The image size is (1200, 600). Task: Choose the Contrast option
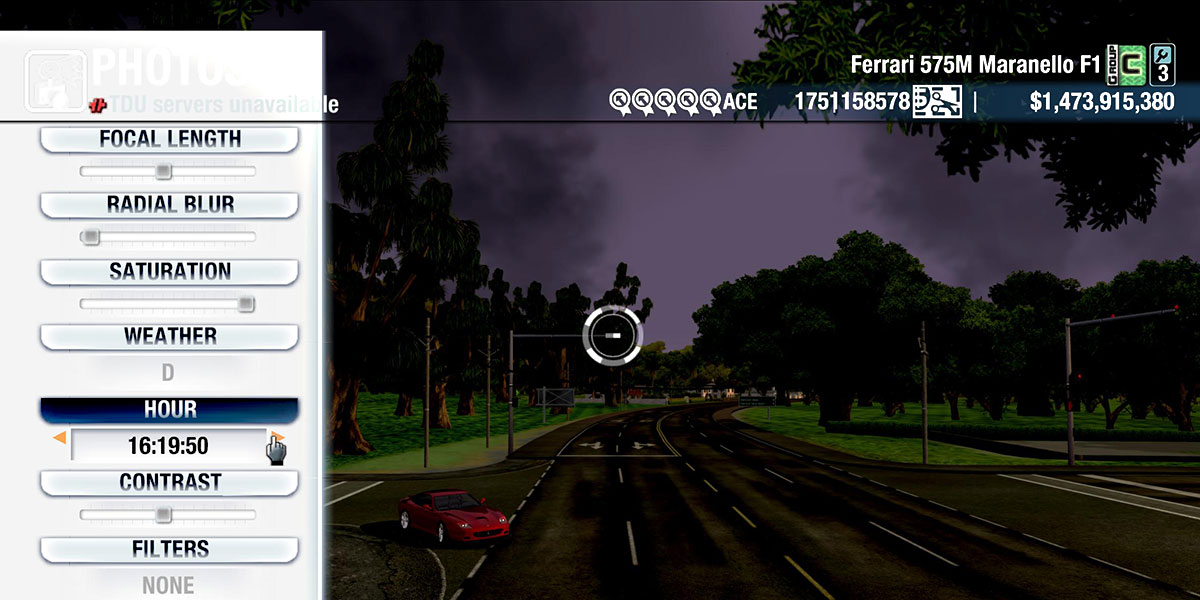tap(169, 482)
